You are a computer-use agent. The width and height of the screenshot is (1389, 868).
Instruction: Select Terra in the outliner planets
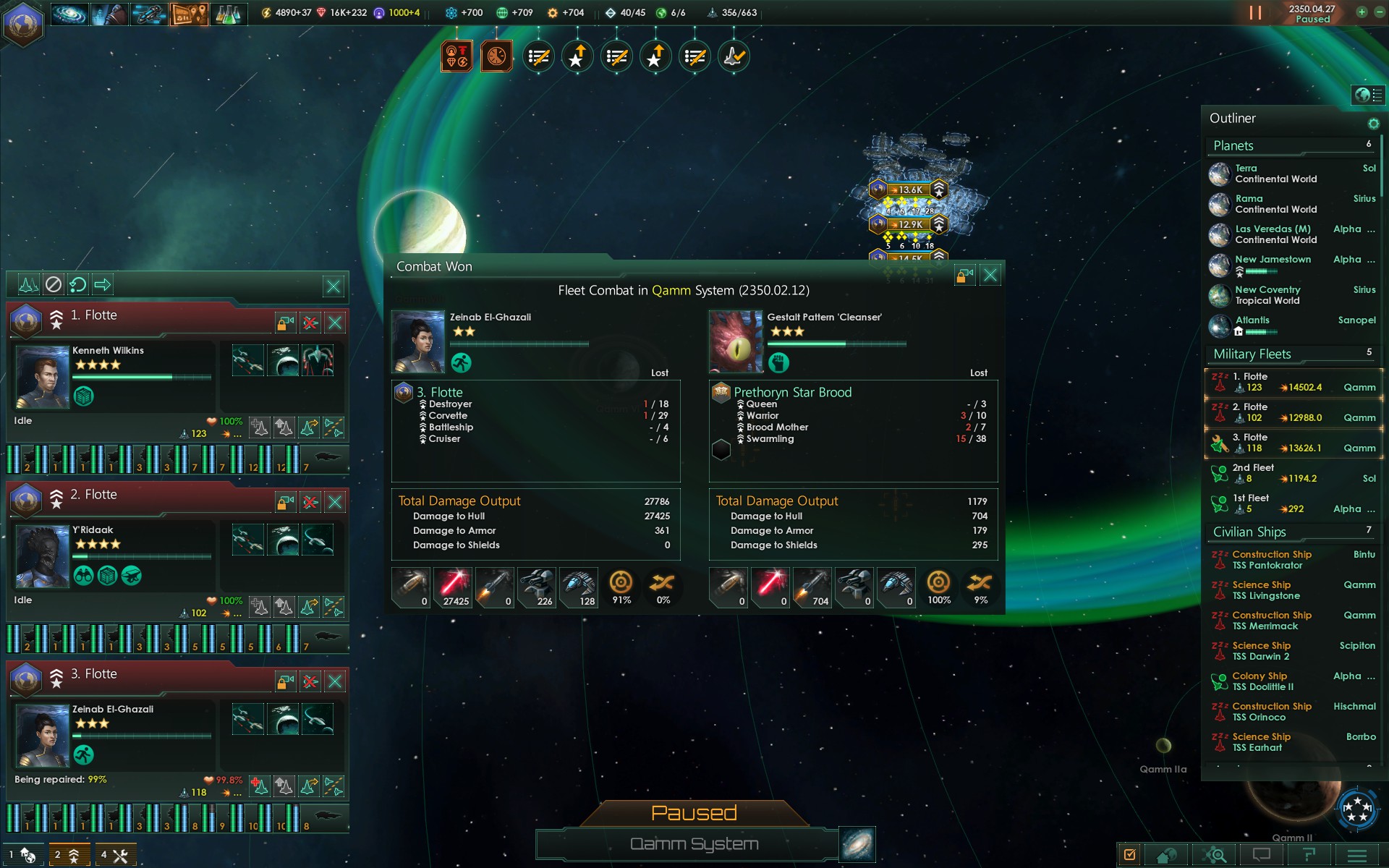(x=1276, y=174)
